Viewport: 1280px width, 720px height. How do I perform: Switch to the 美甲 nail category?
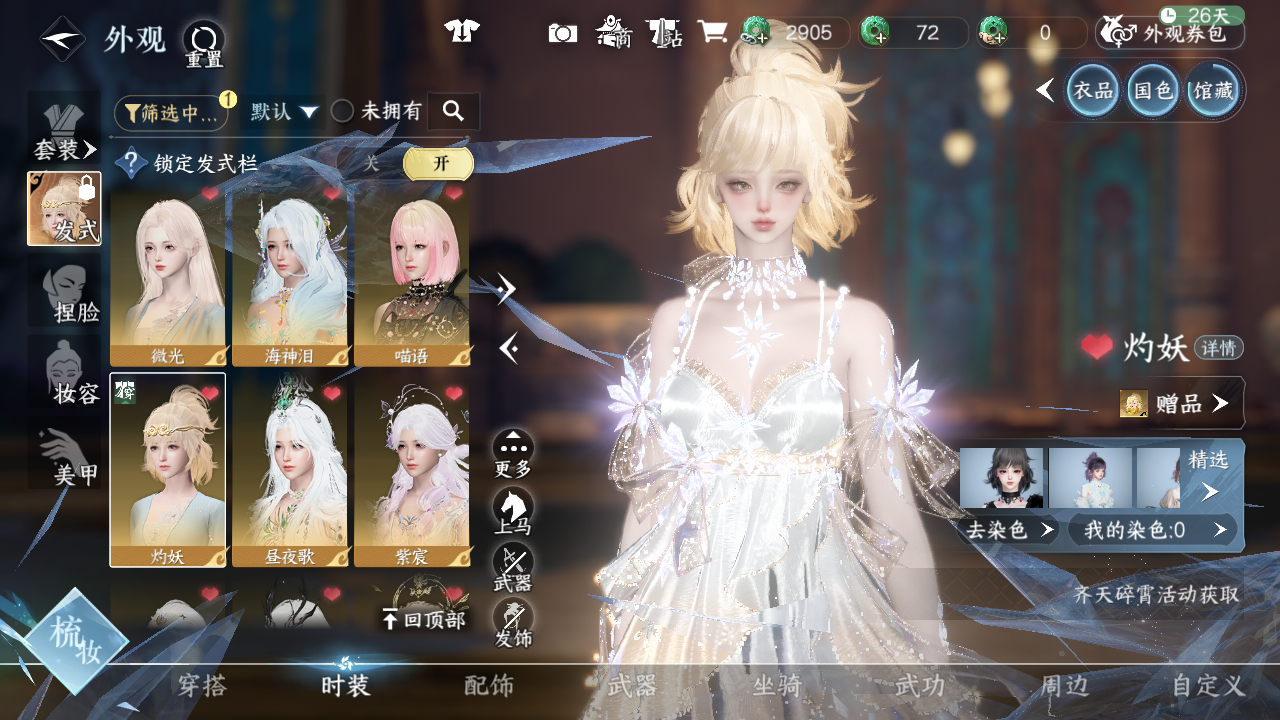66,458
